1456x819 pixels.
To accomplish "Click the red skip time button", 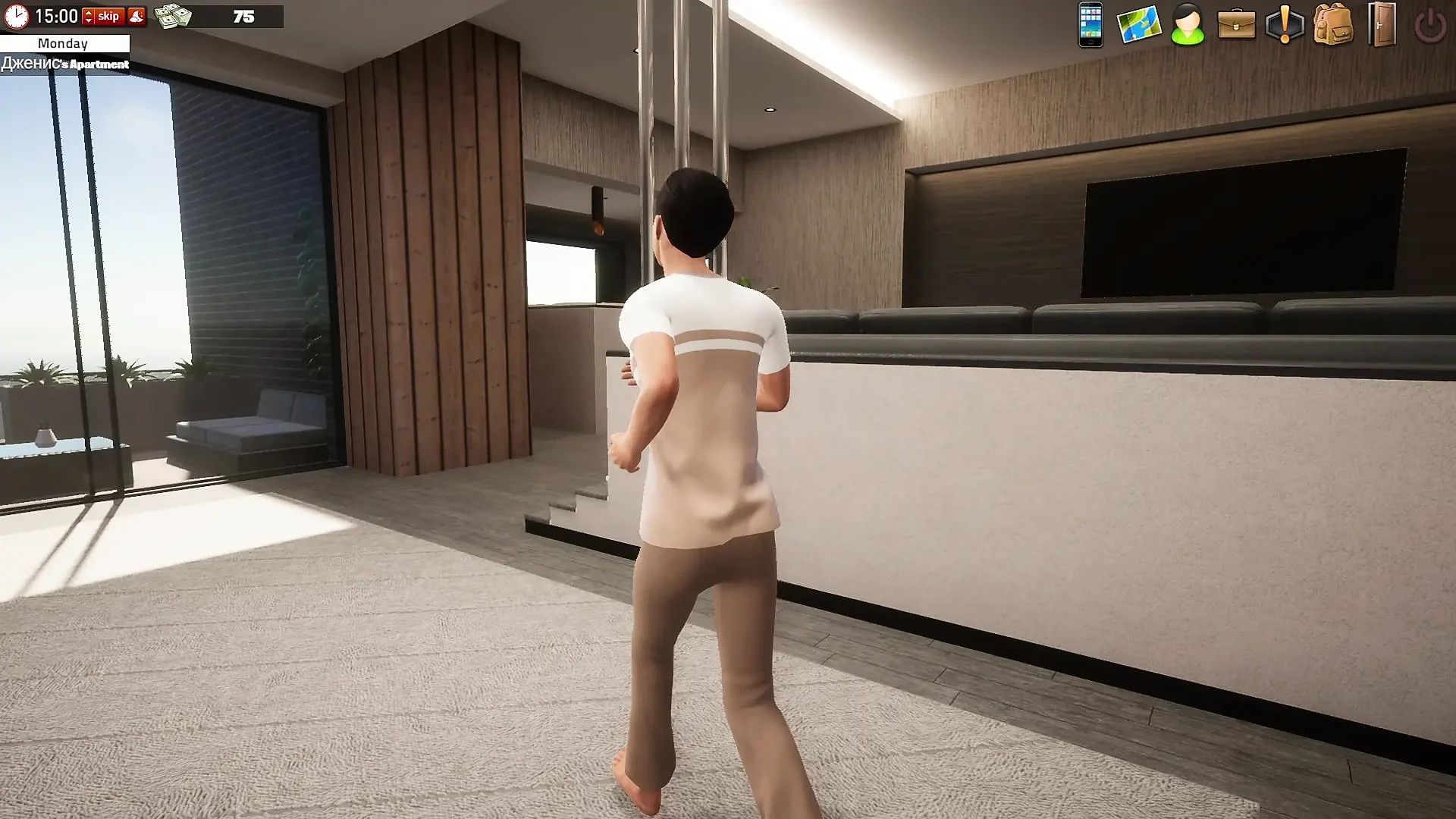I will [108, 16].
